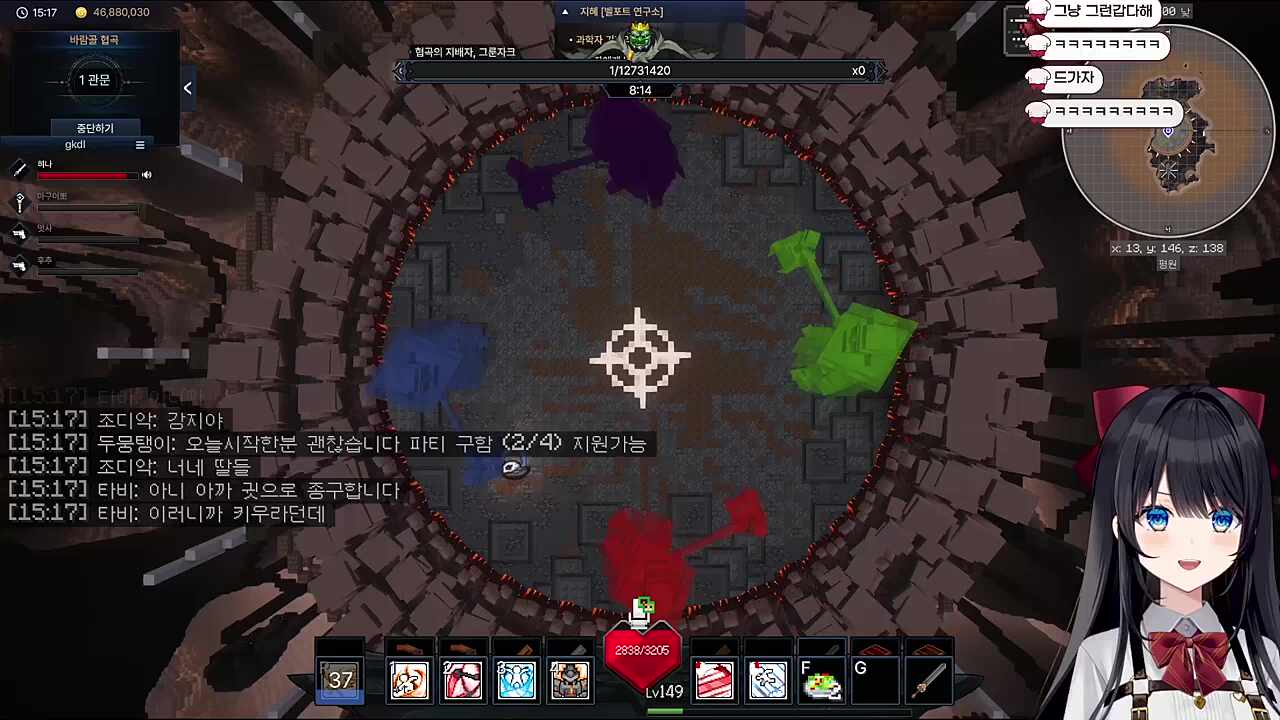The image size is (1280, 720).
Task: Use the blue striped figure skill icon
Action: coord(768,680)
